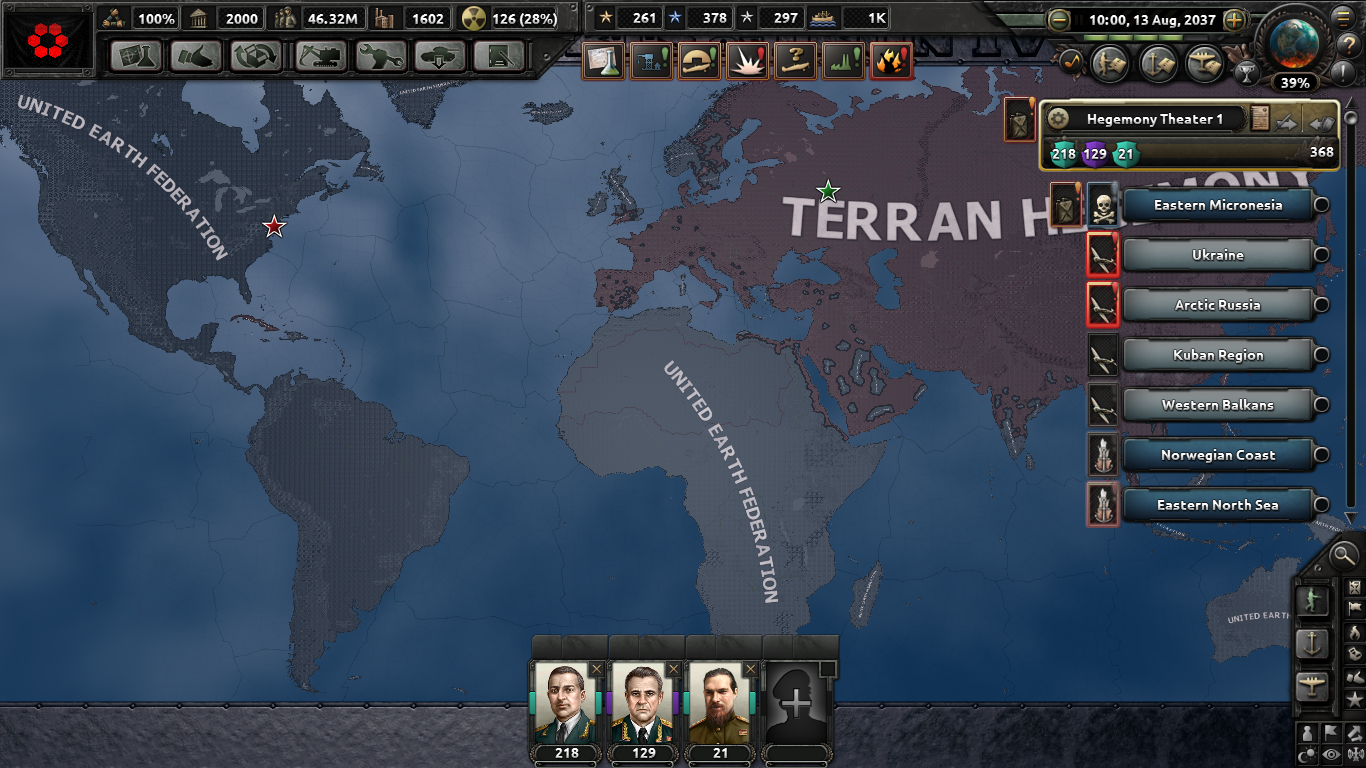
Task: Open the help question mark menu
Action: (x=1350, y=44)
